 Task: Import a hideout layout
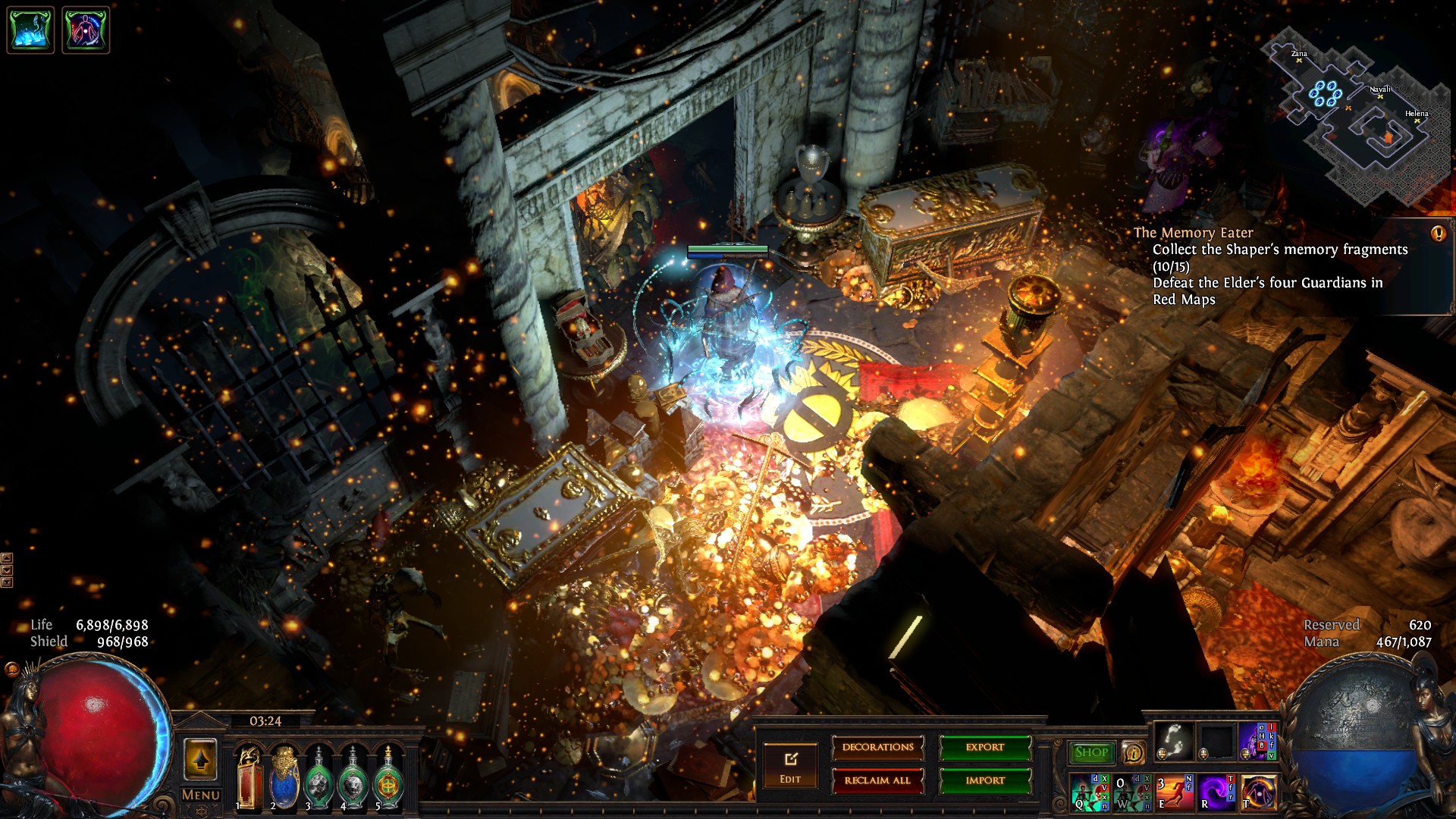point(985,780)
